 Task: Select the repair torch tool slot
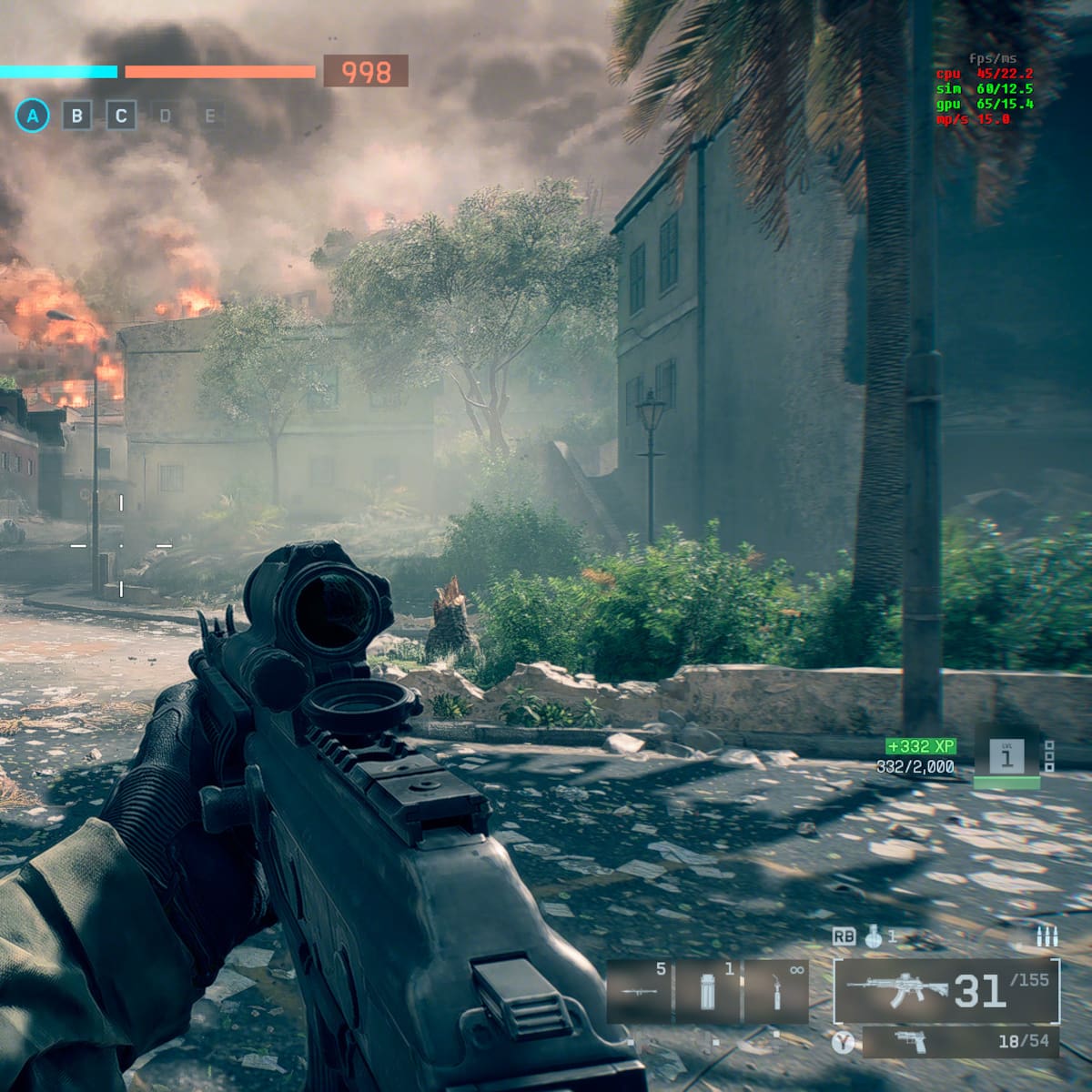pyautogui.click(x=776, y=991)
